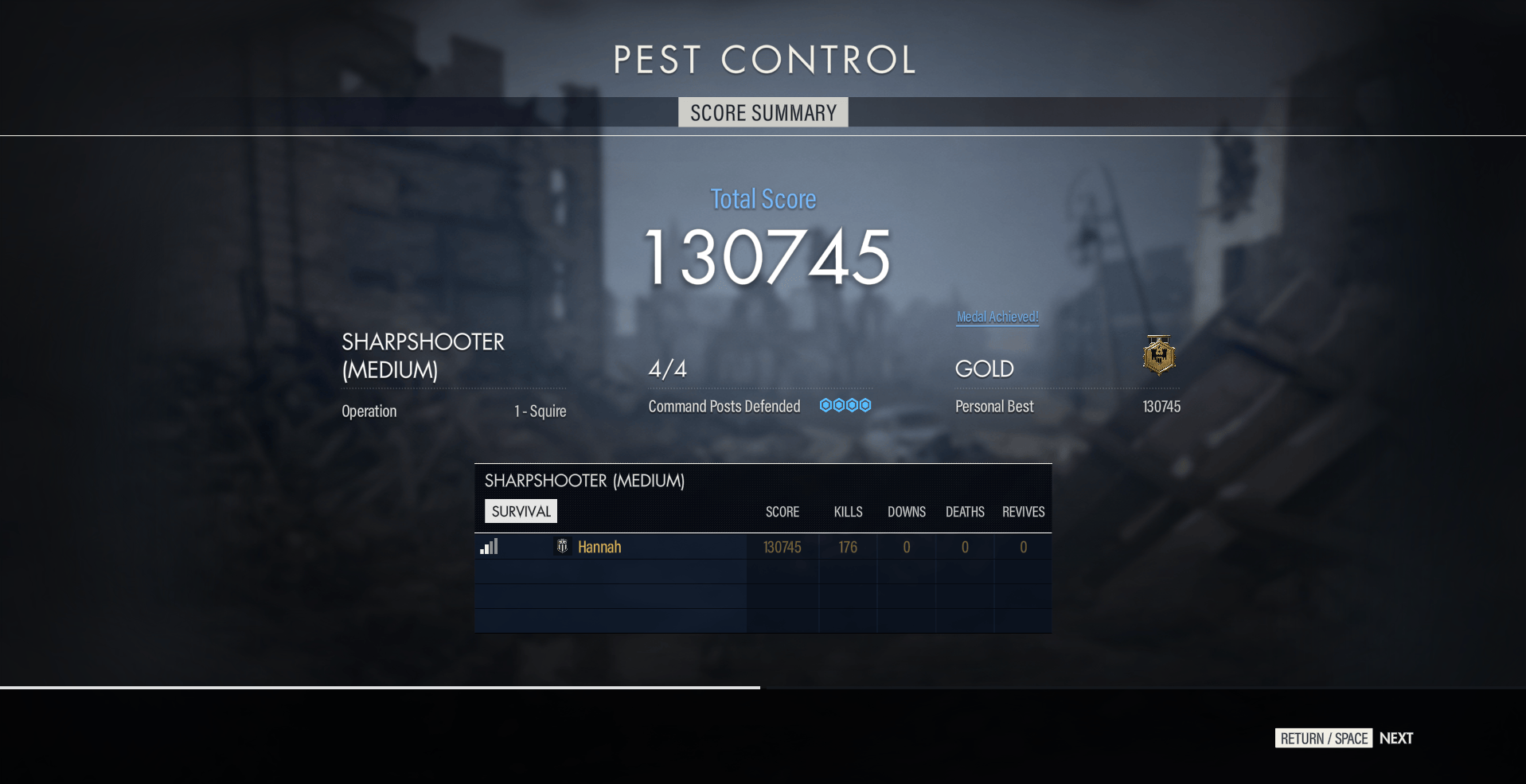Expand the Command Posts Defended section
Viewport: 1526px width, 784px height.
click(723, 406)
